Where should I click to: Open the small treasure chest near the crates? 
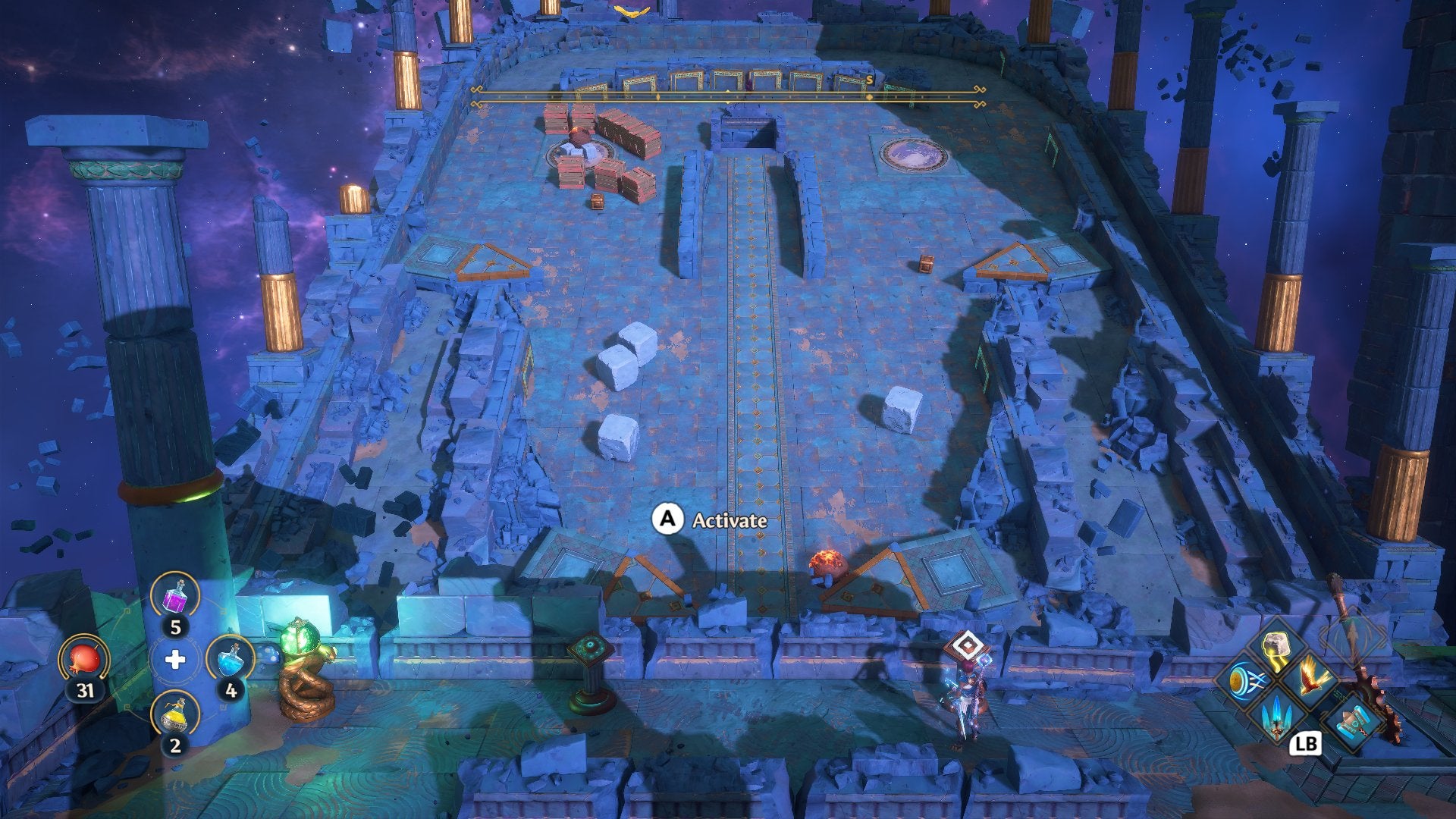597,202
